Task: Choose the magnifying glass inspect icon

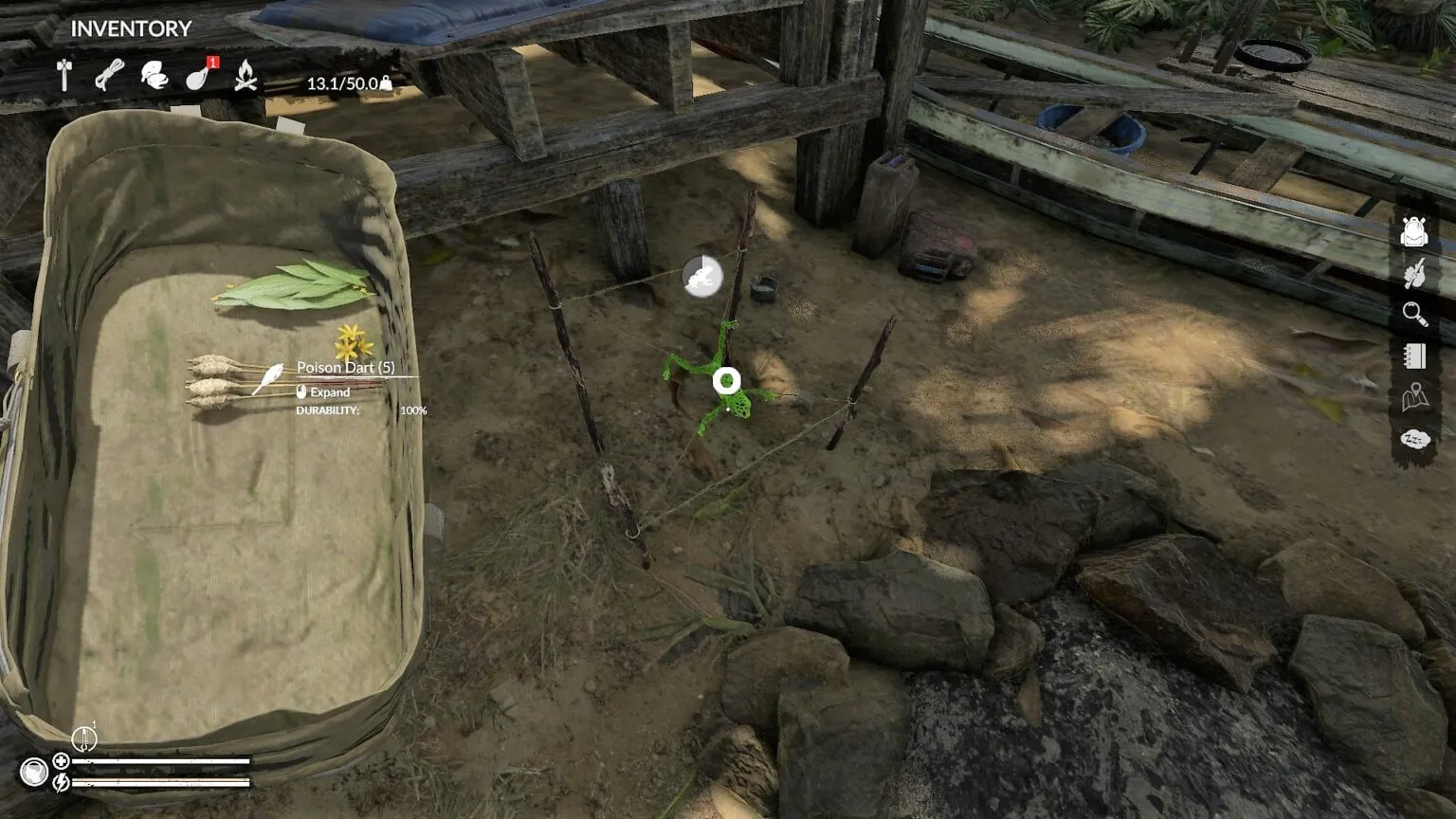Action: tap(1414, 314)
